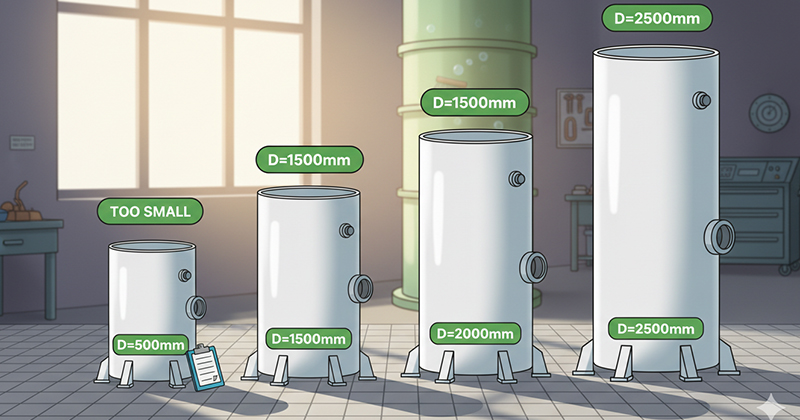800x420 pixels.
Task: Choose the D=2000mm tank label
Action: (x=473, y=333)
